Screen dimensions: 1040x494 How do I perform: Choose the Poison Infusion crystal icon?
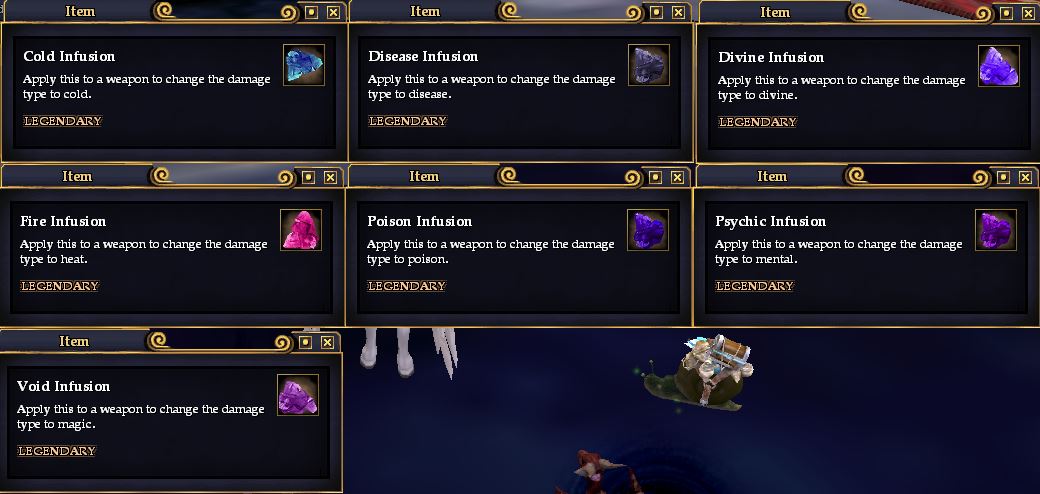647,230
